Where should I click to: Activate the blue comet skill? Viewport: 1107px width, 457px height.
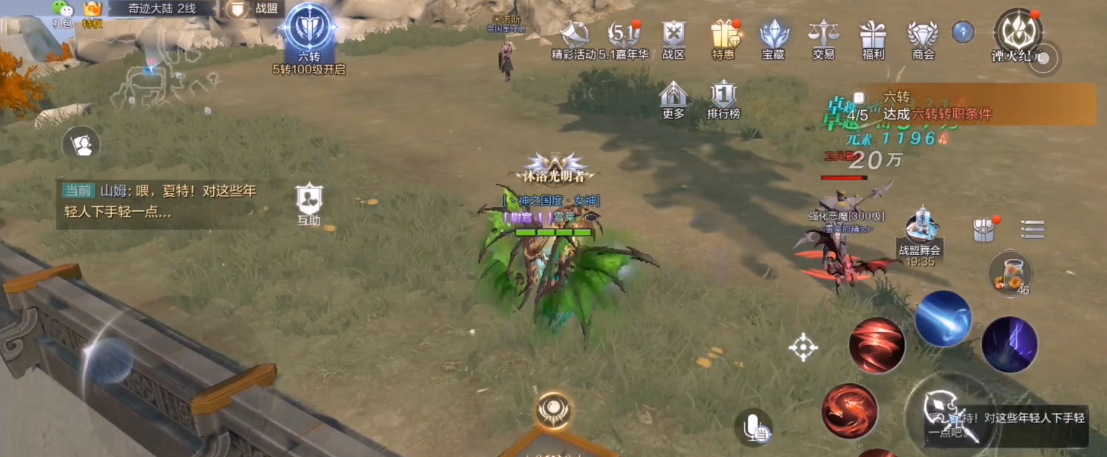[942, 318]
